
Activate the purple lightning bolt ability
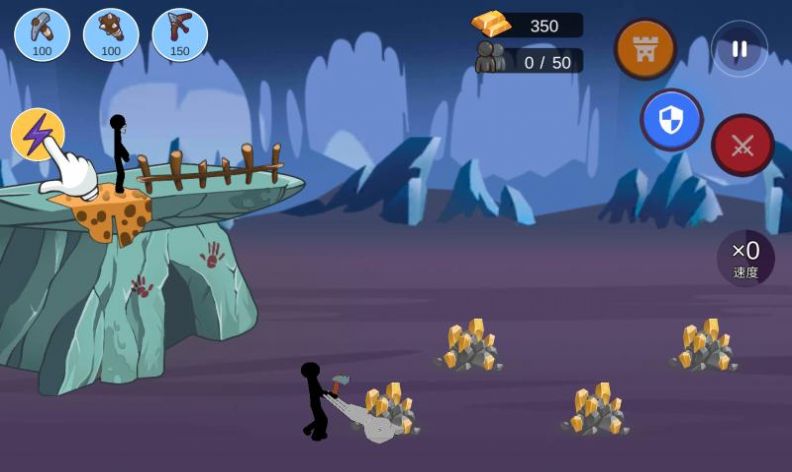37,134
